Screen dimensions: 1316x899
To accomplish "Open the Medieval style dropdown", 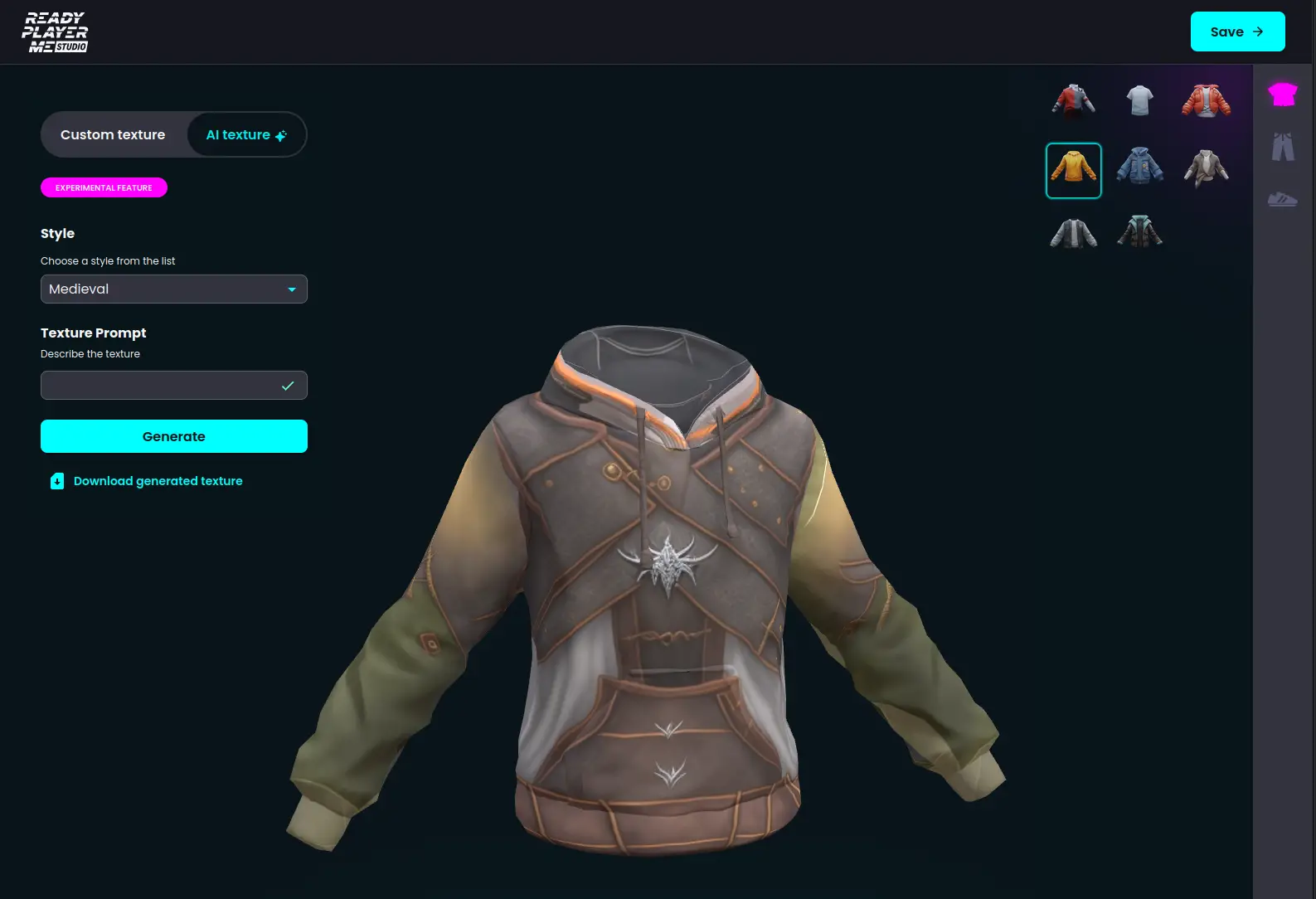I will point(173,289).
